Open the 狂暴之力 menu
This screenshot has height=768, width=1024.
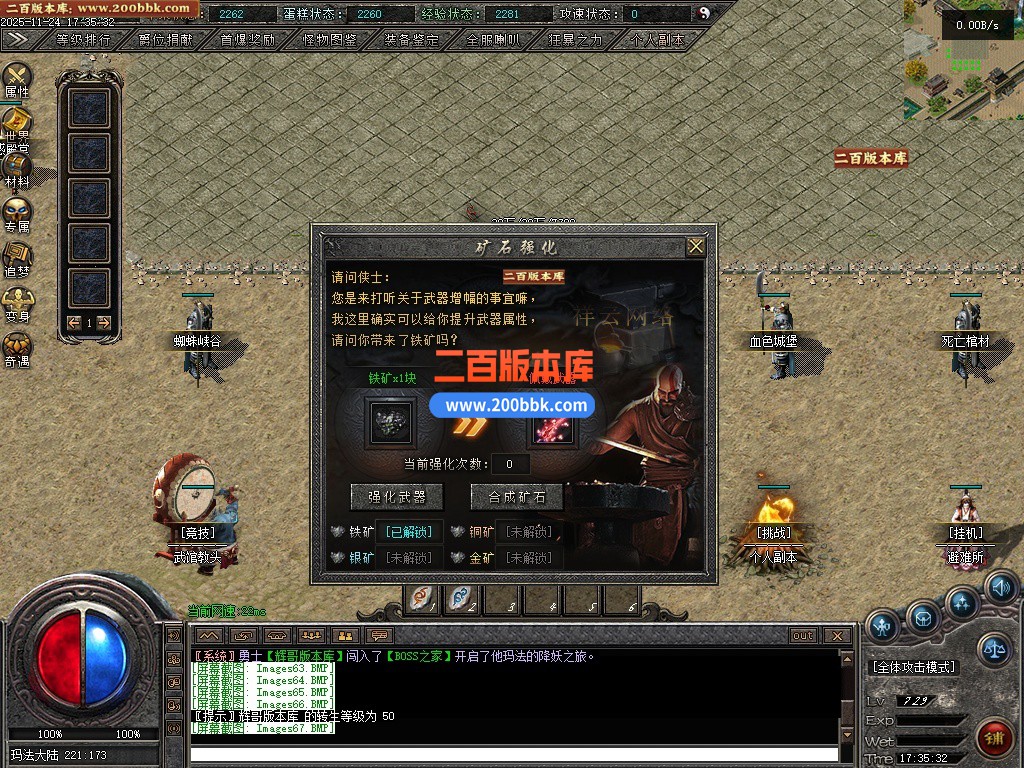(x=576, y=40)
